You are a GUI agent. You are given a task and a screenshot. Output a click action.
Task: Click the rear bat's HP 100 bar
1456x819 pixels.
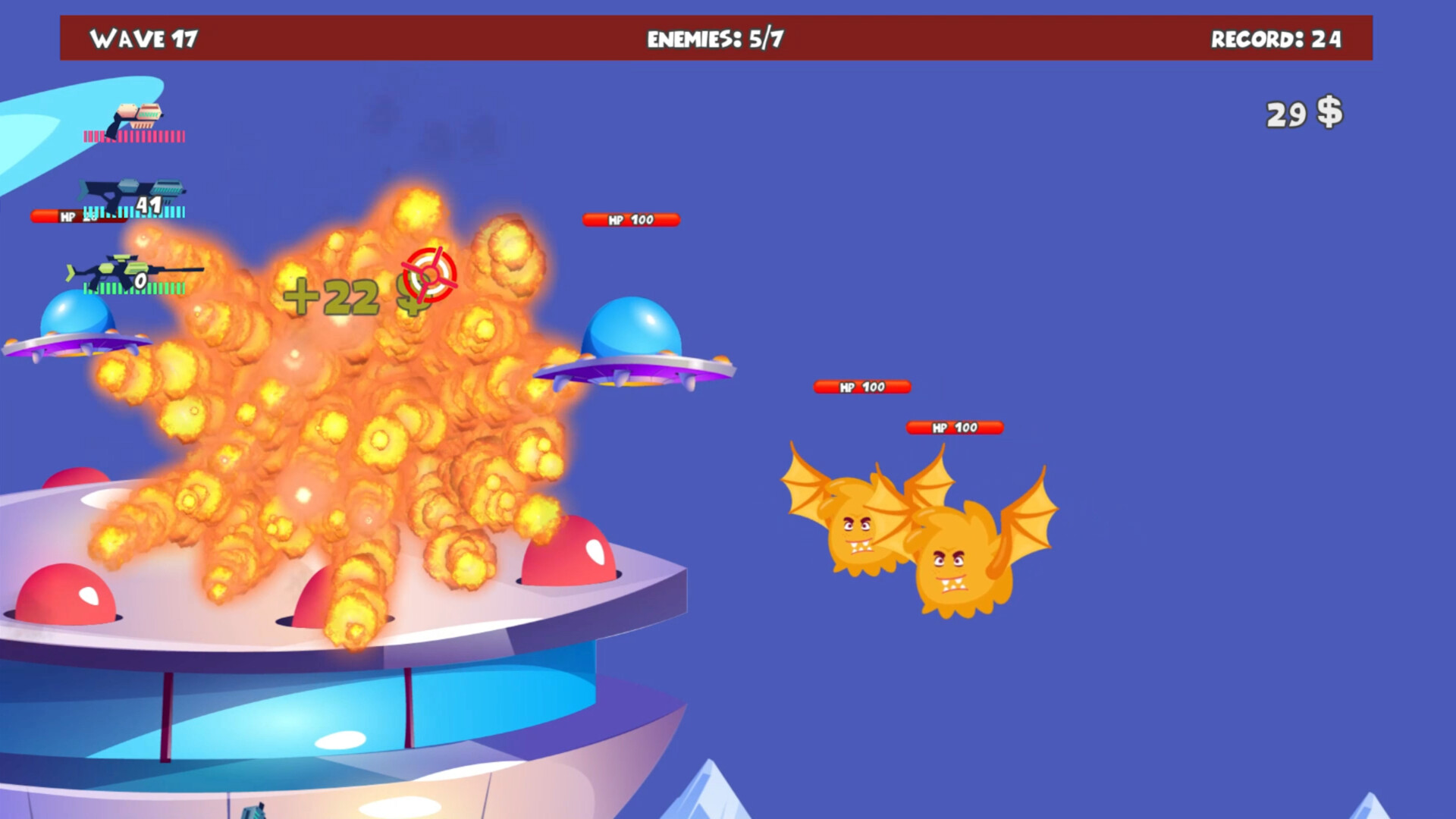tap(861, 387)
